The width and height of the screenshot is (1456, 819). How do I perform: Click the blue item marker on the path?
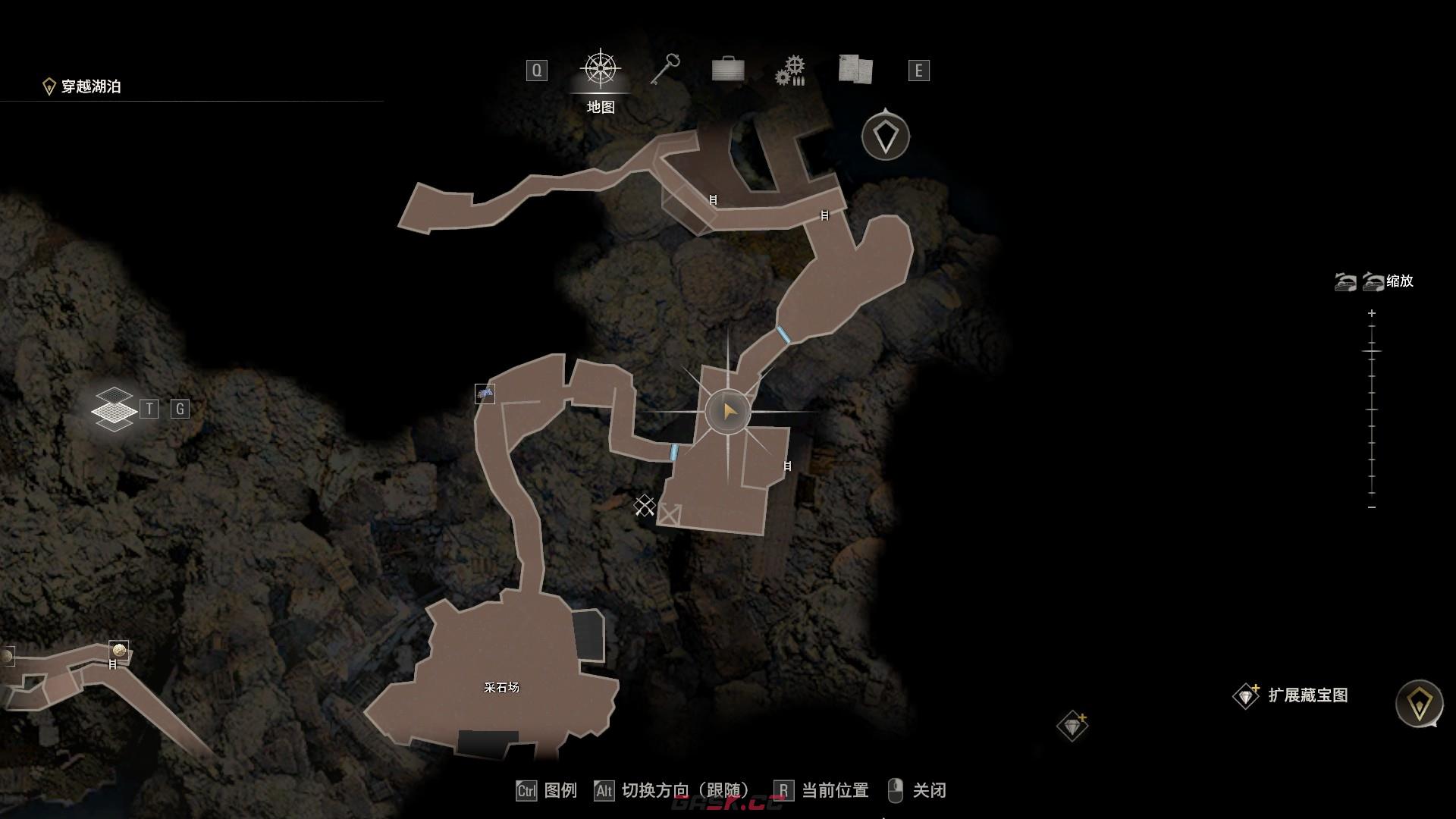tap(485, 394)
